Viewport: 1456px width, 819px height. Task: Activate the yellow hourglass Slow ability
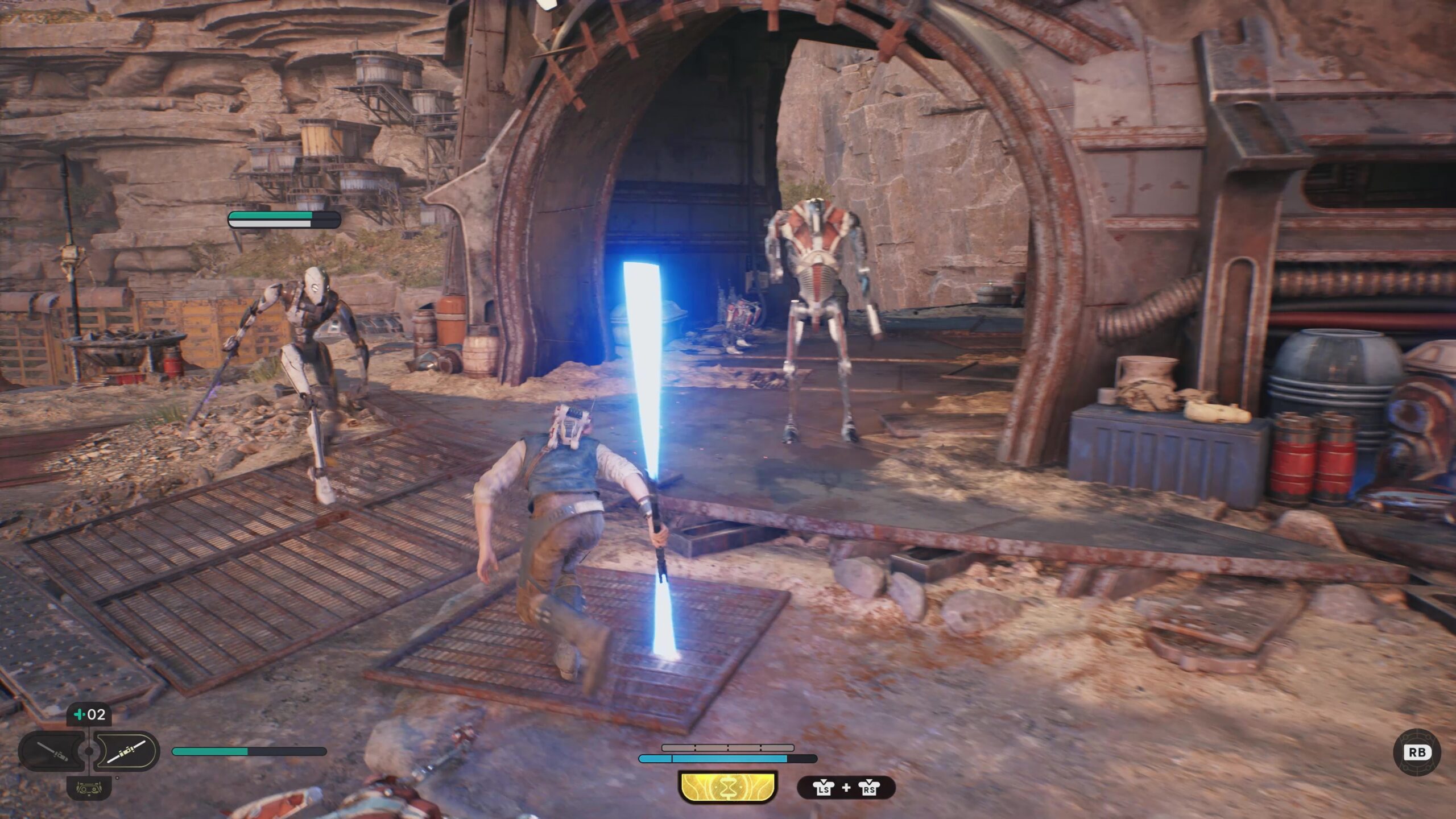(x=727, y=788)
